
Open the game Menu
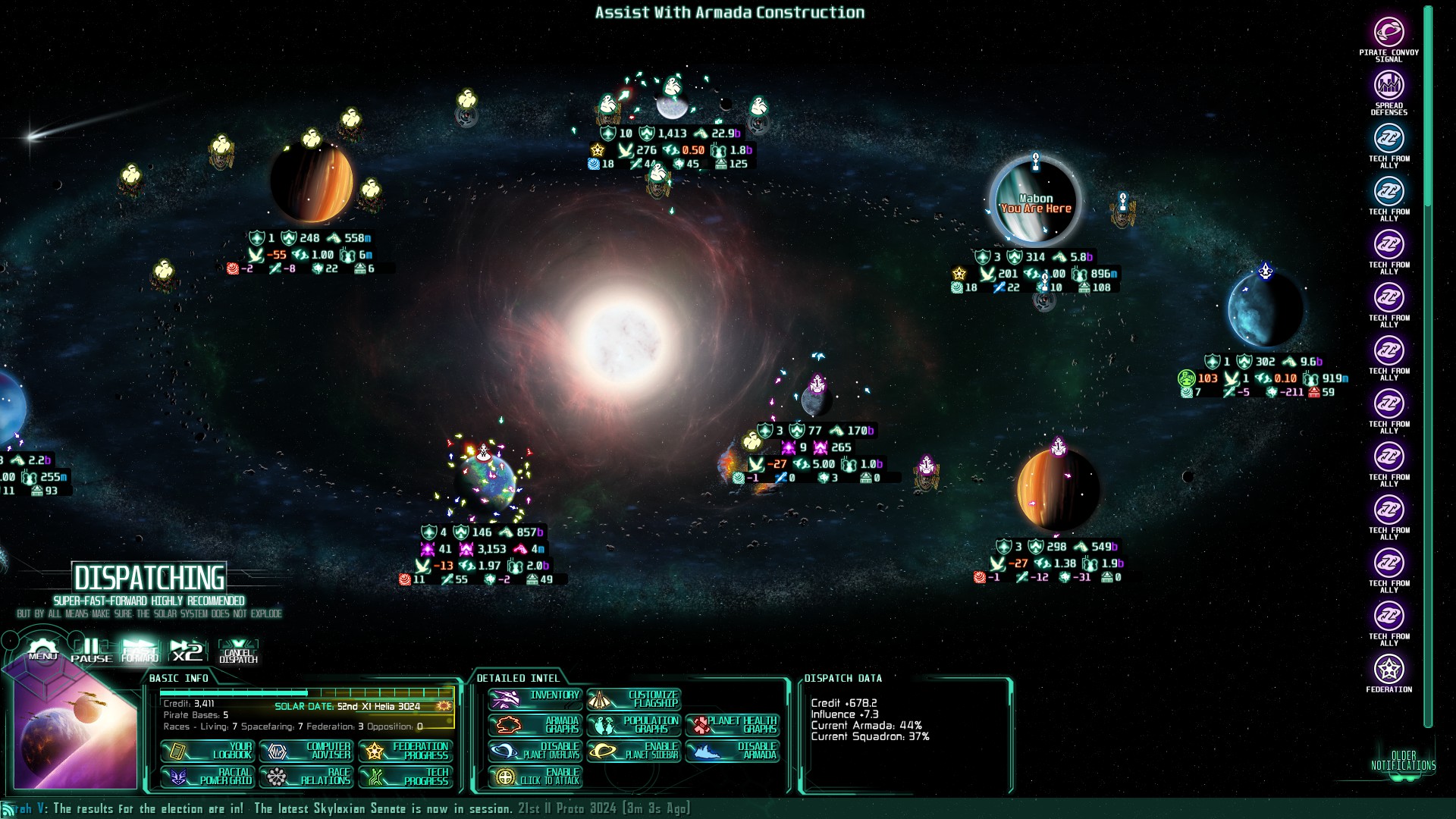click(x=42, y=652)
